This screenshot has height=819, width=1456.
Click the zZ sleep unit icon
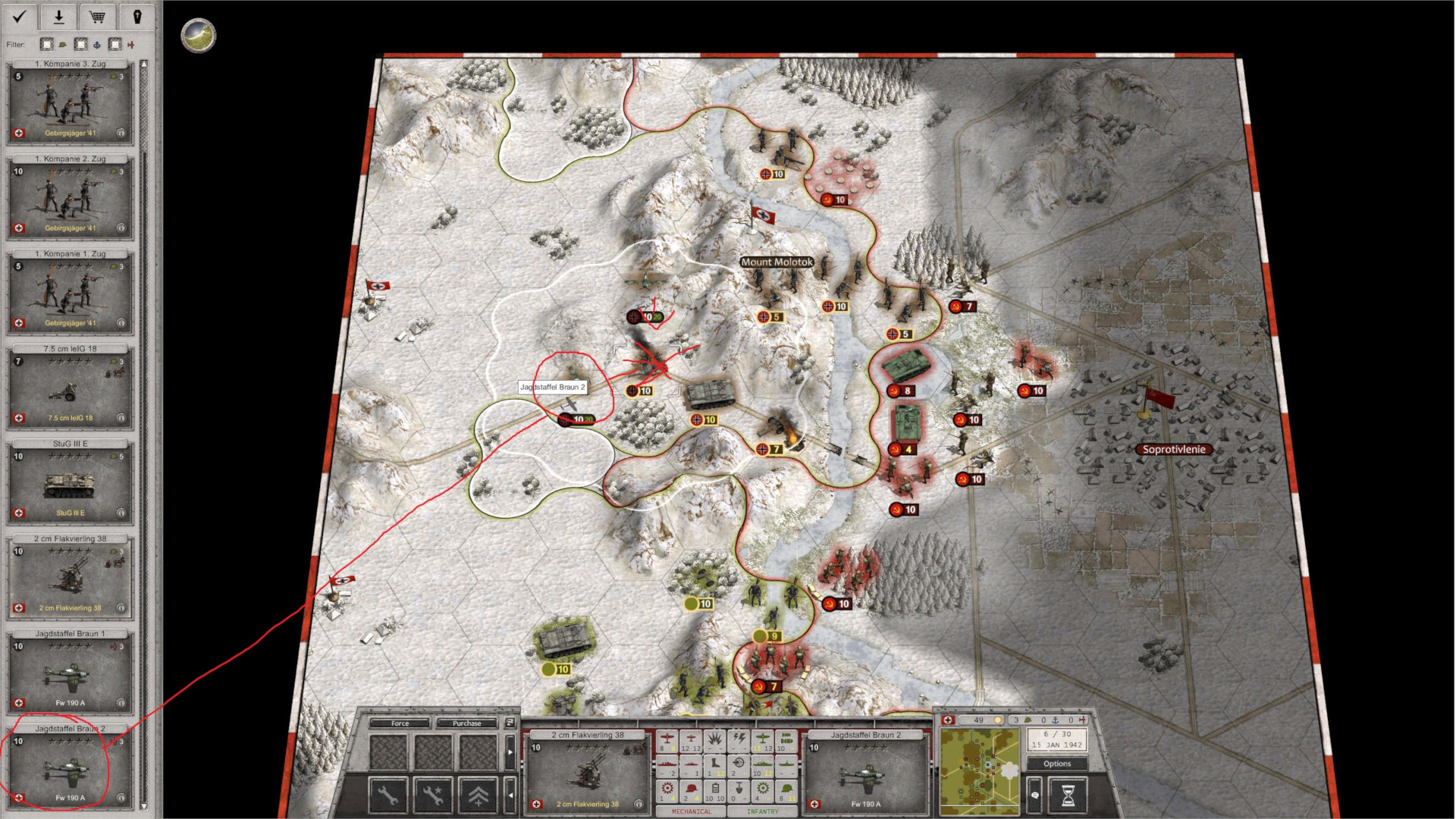click(510, 723)
